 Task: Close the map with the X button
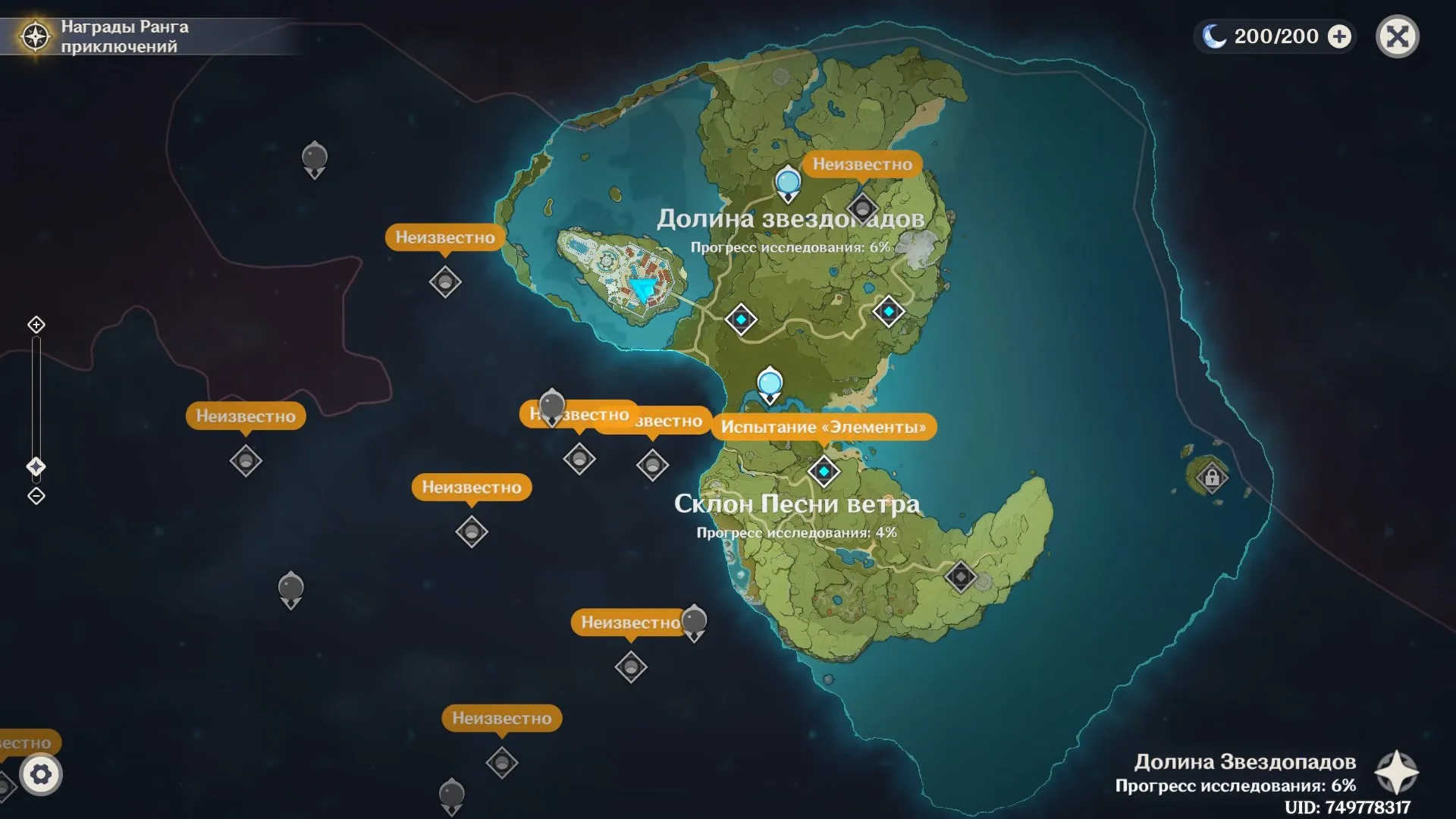point(1397,36)
